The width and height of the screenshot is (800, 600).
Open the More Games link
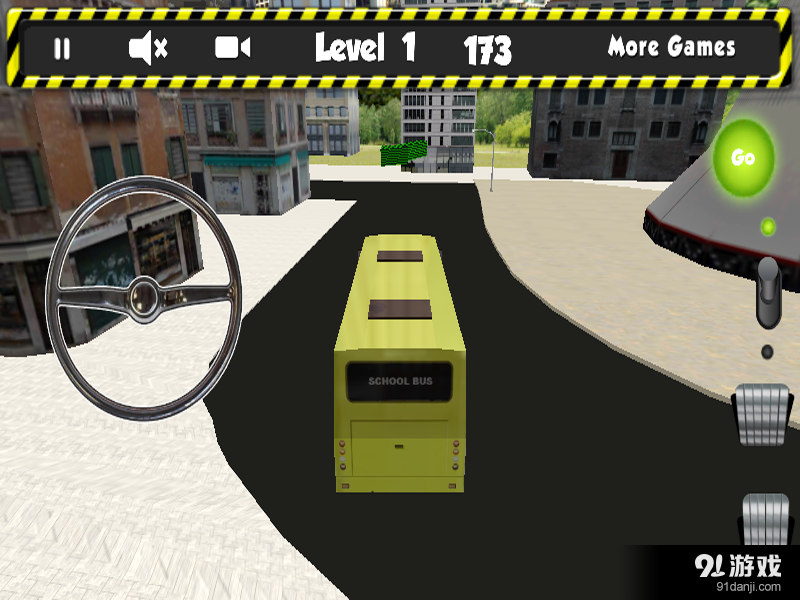pyautogui.click(x=671, y=47)
